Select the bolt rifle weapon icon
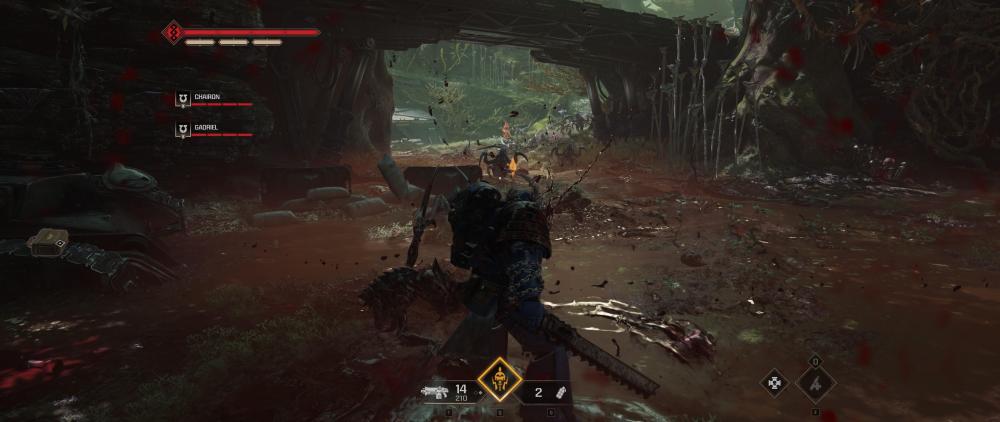 (x=436, y=392)
